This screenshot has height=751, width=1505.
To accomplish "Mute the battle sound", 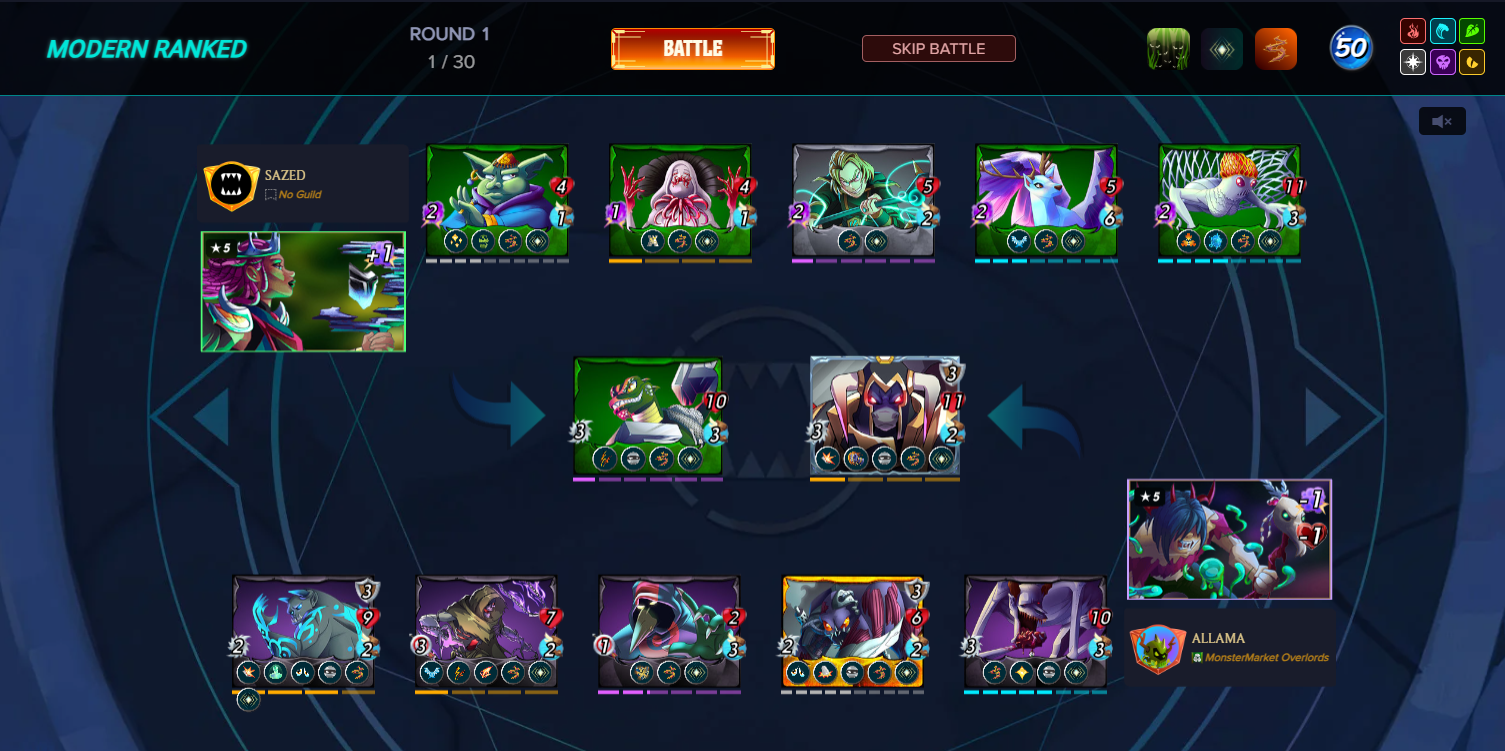I will (x=1442, y=120).
